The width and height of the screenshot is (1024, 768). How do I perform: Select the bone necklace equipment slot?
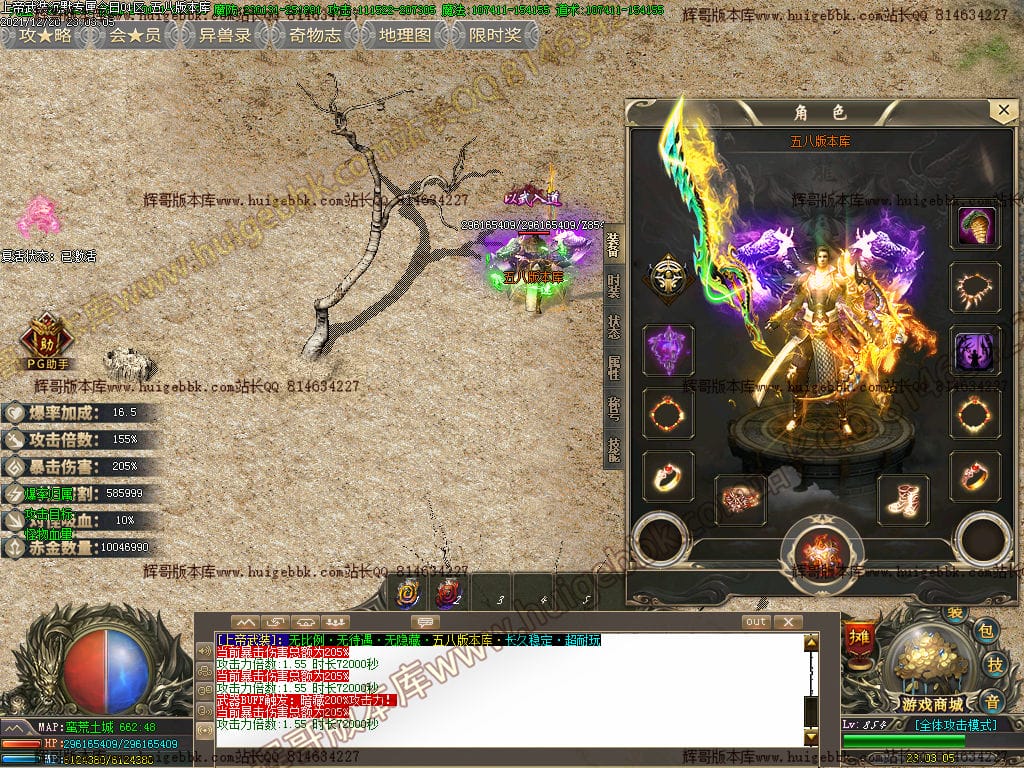[975, 289]
